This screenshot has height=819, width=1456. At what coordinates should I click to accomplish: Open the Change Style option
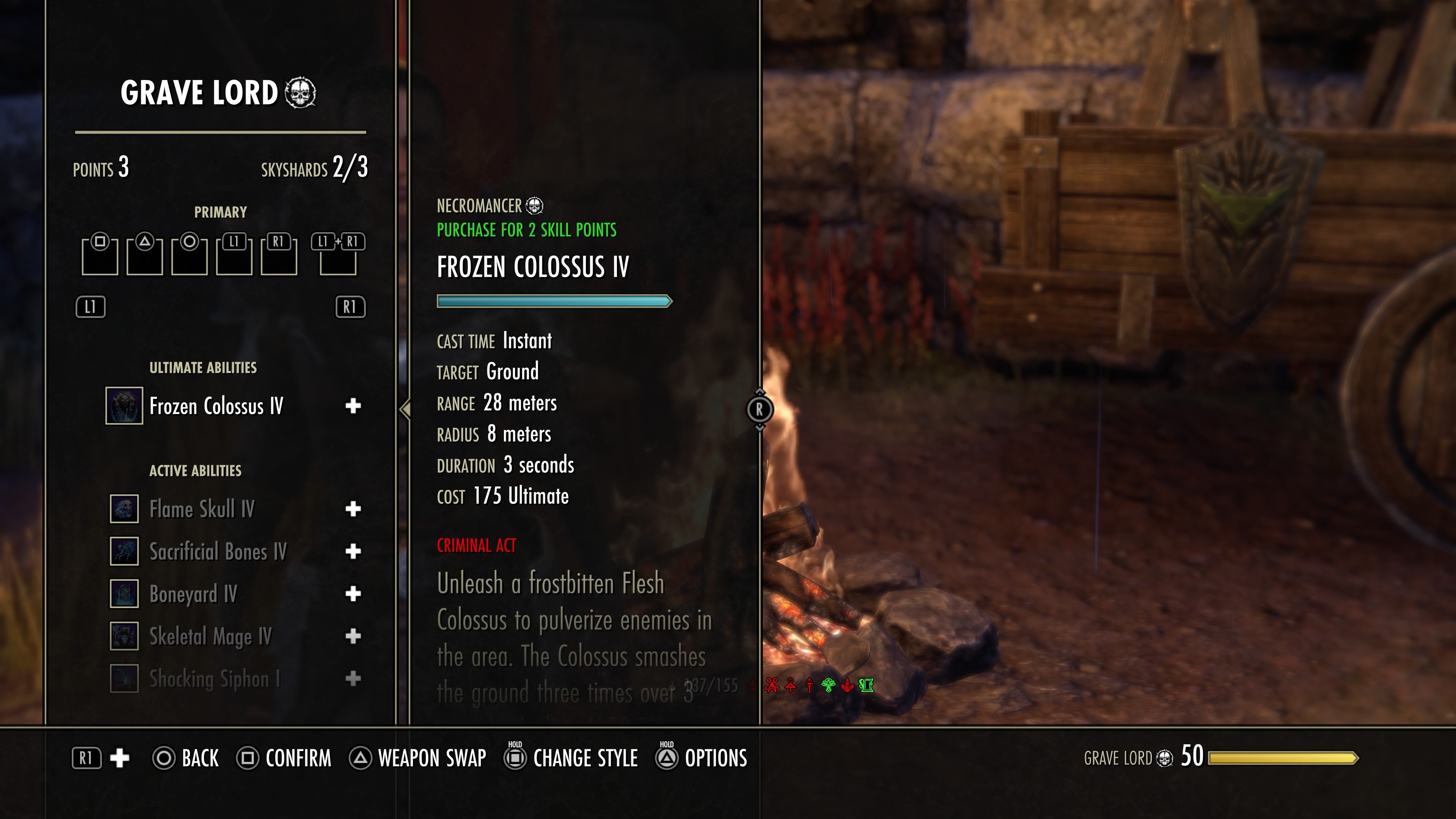[572, 758]
